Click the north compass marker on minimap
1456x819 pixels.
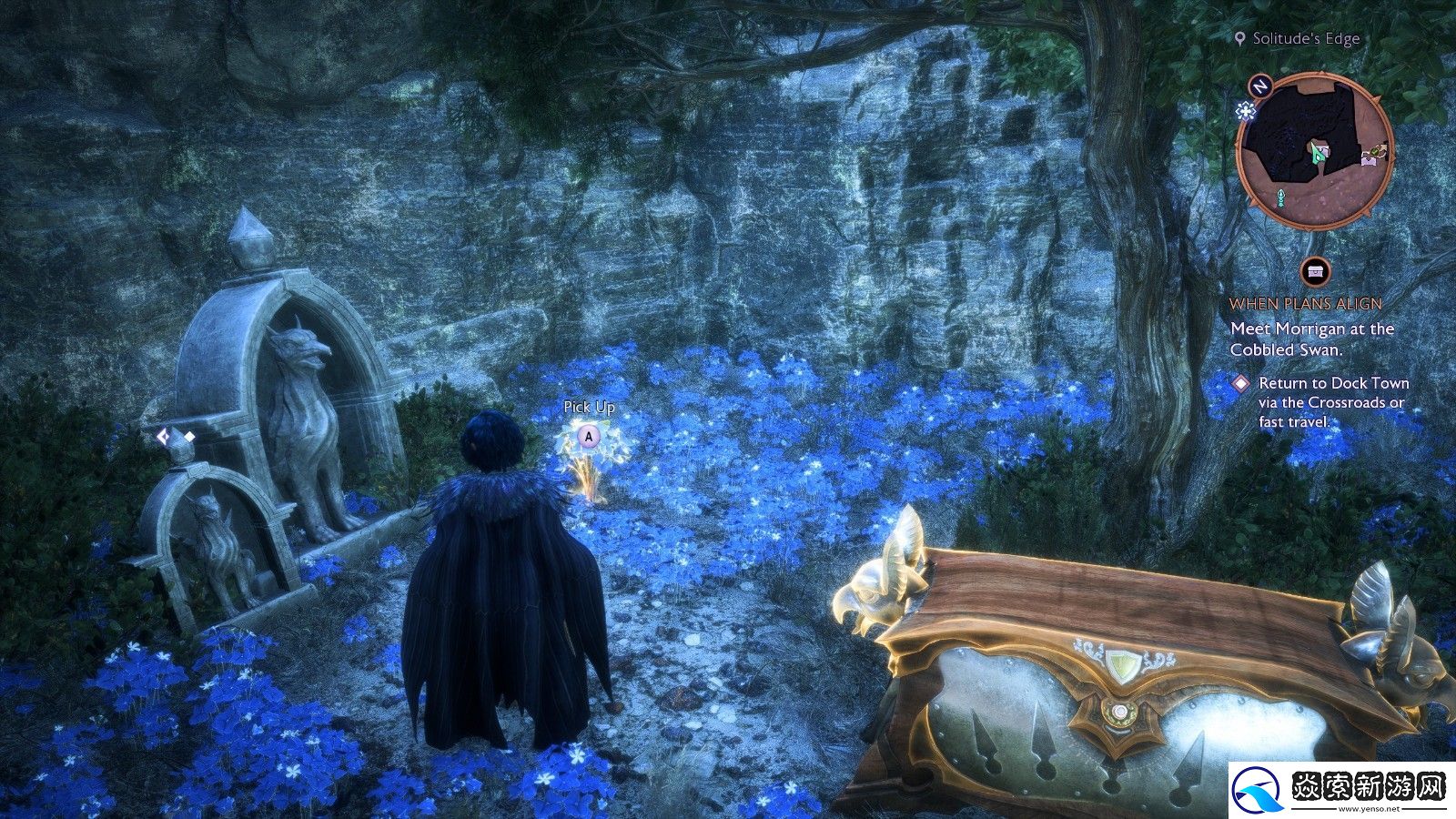point(1259,86)
